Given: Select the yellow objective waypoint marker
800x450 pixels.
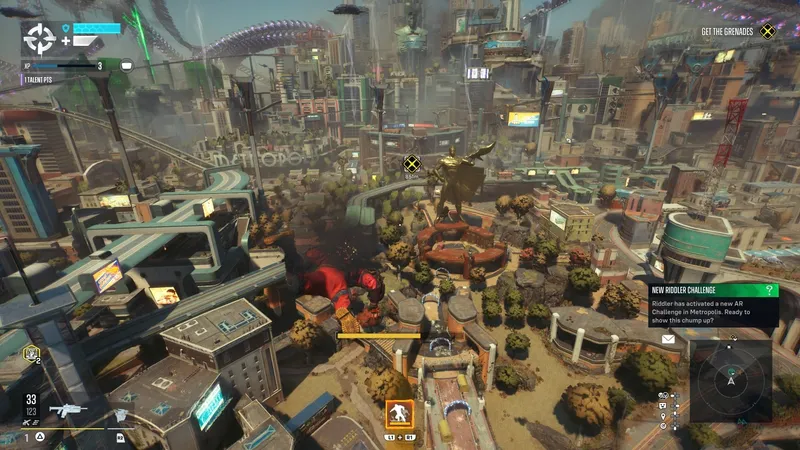Looking at the screenshot, I should (411, 163).
